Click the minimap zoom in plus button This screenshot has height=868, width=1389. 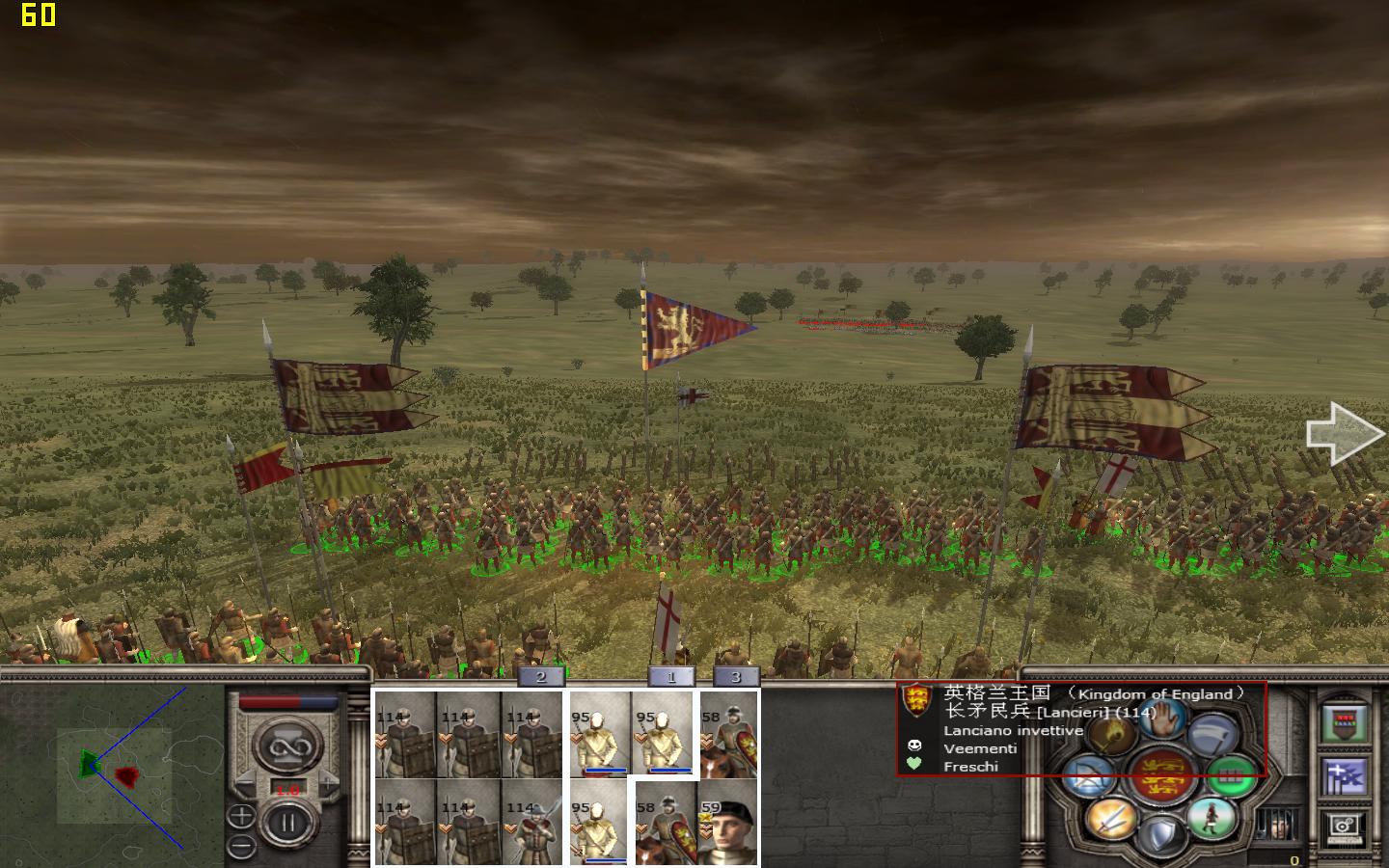coord(241,815)
